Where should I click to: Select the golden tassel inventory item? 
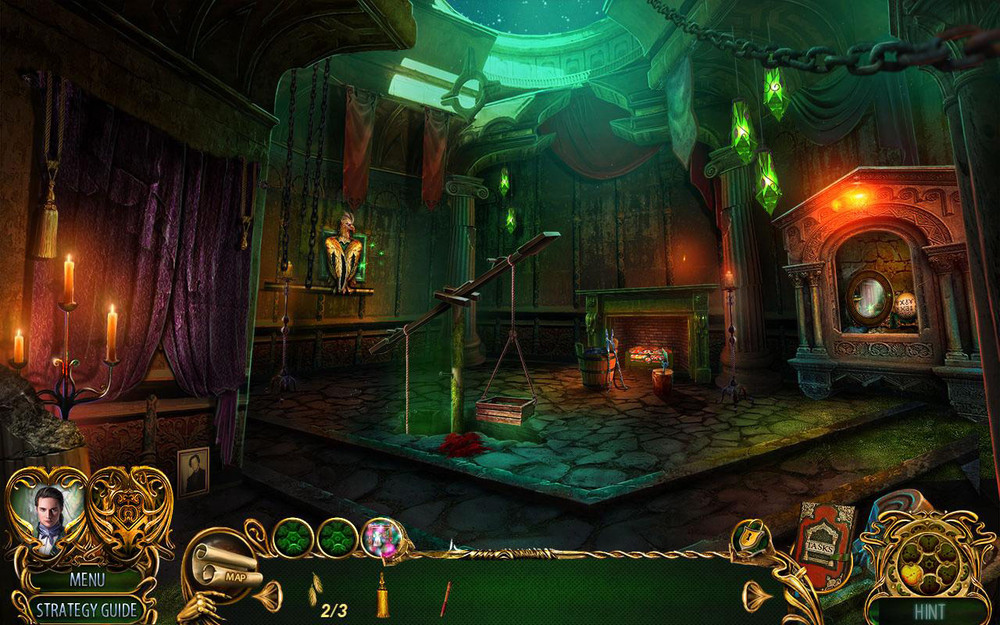(x=382, y=598)
